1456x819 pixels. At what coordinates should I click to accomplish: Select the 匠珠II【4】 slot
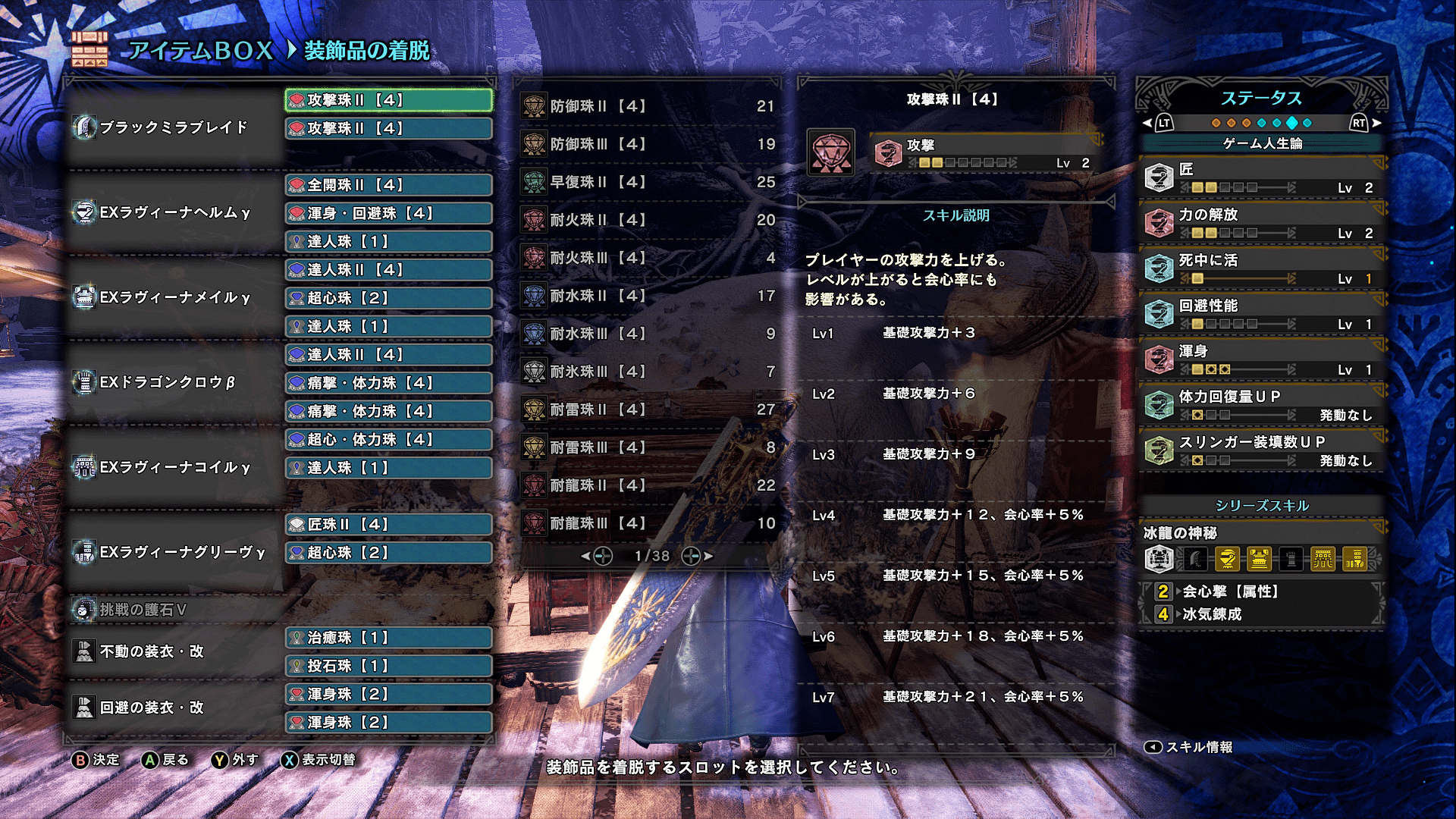388,525
